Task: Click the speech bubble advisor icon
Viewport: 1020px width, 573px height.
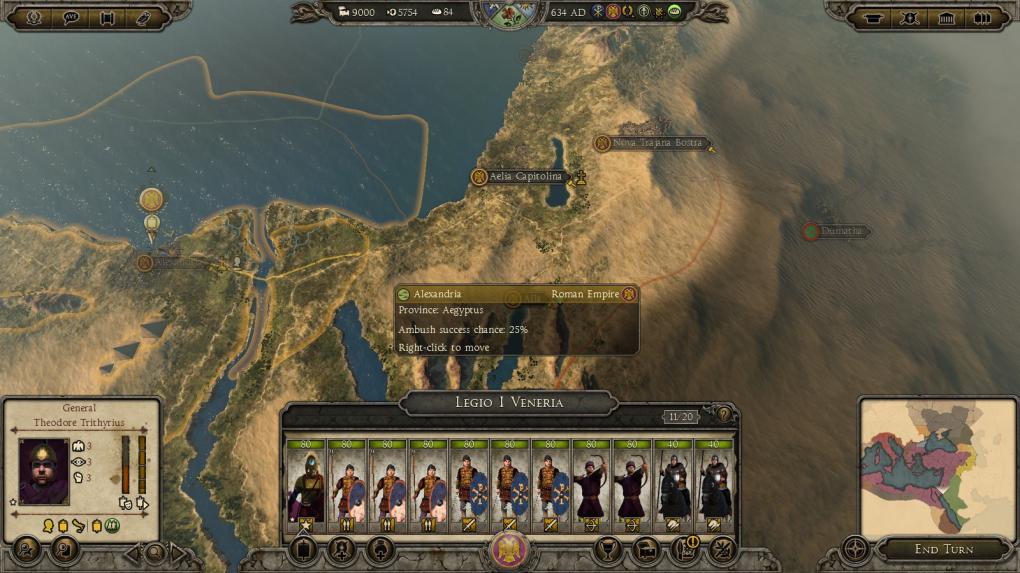Action: [71, 18]
